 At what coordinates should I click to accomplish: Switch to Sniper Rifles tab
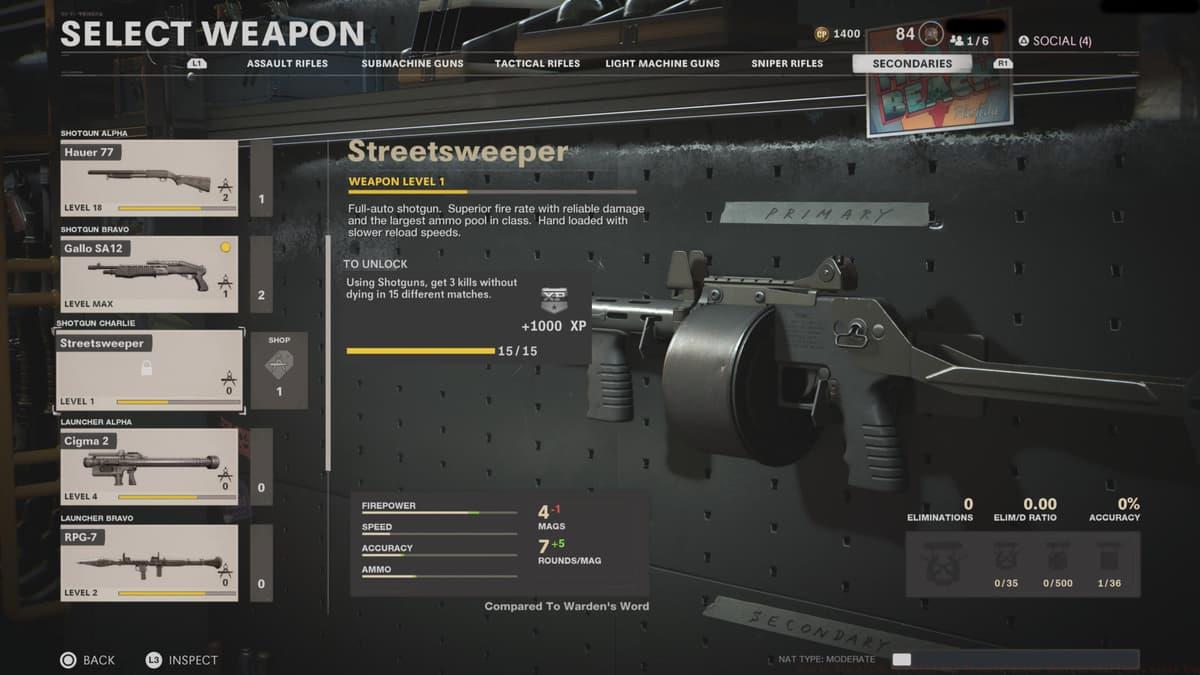click(x=787, y=63)
